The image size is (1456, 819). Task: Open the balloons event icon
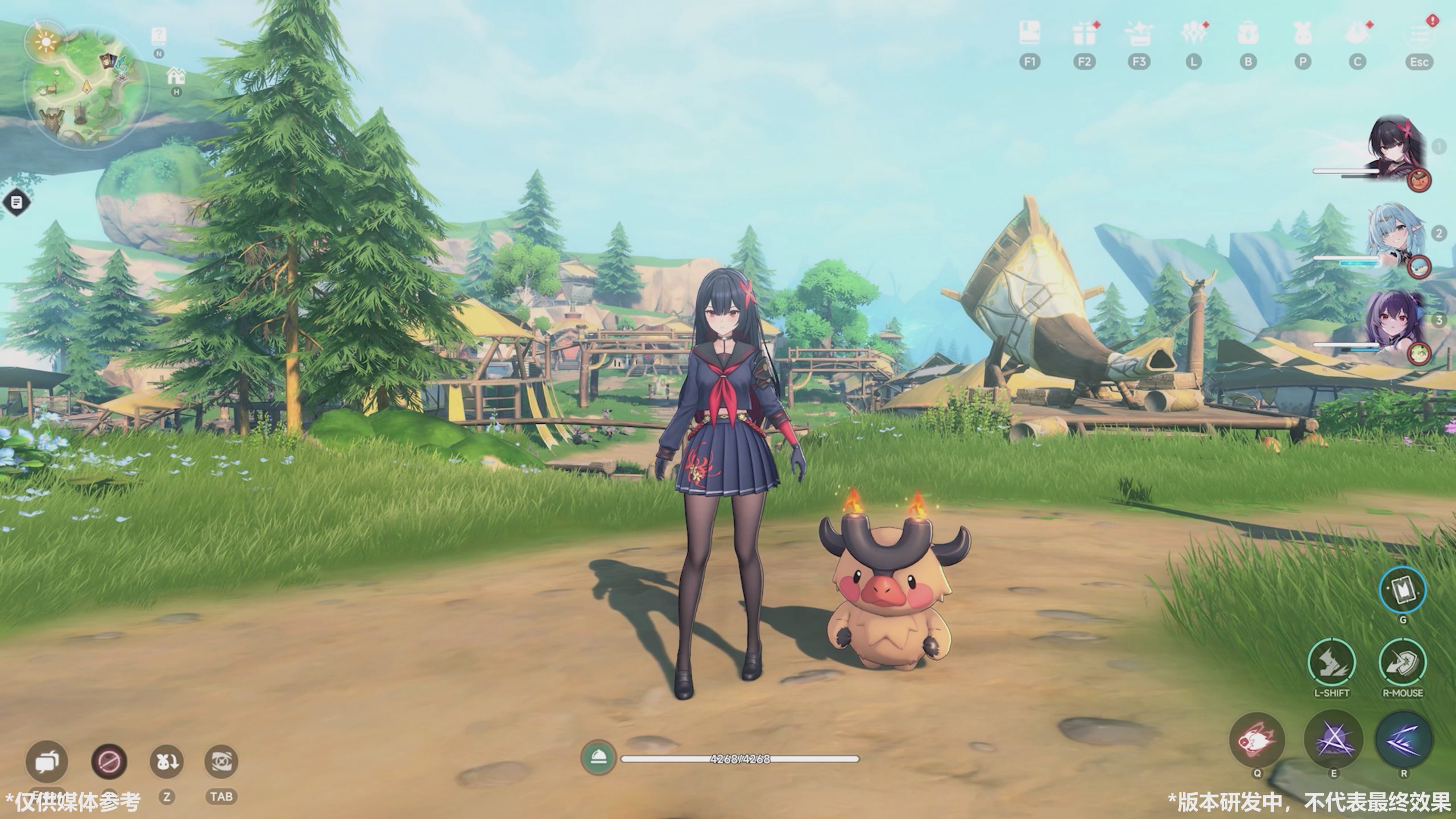tap(1193, 35)
